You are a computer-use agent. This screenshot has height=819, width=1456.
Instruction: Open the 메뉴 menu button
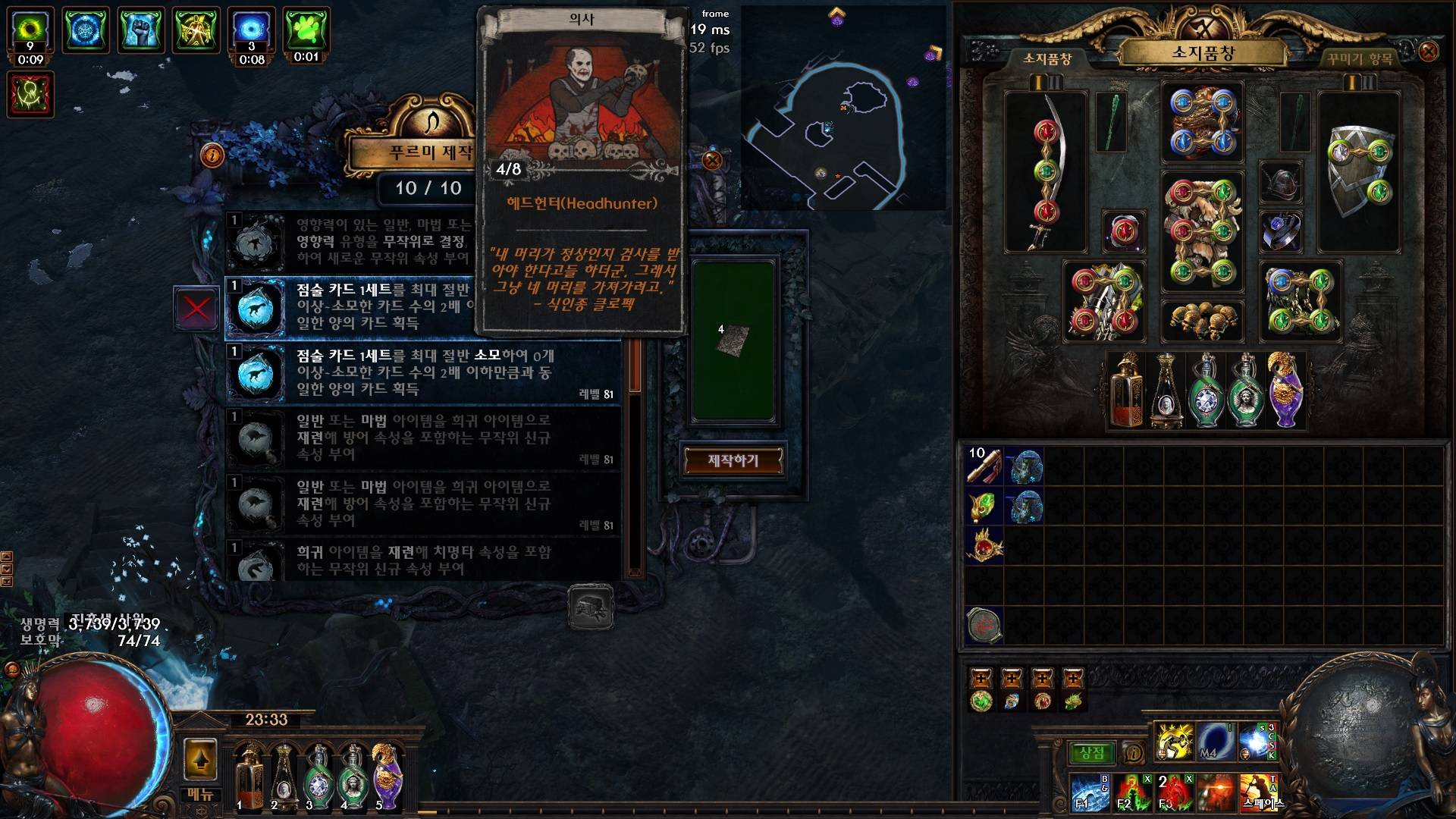(200, 795)
